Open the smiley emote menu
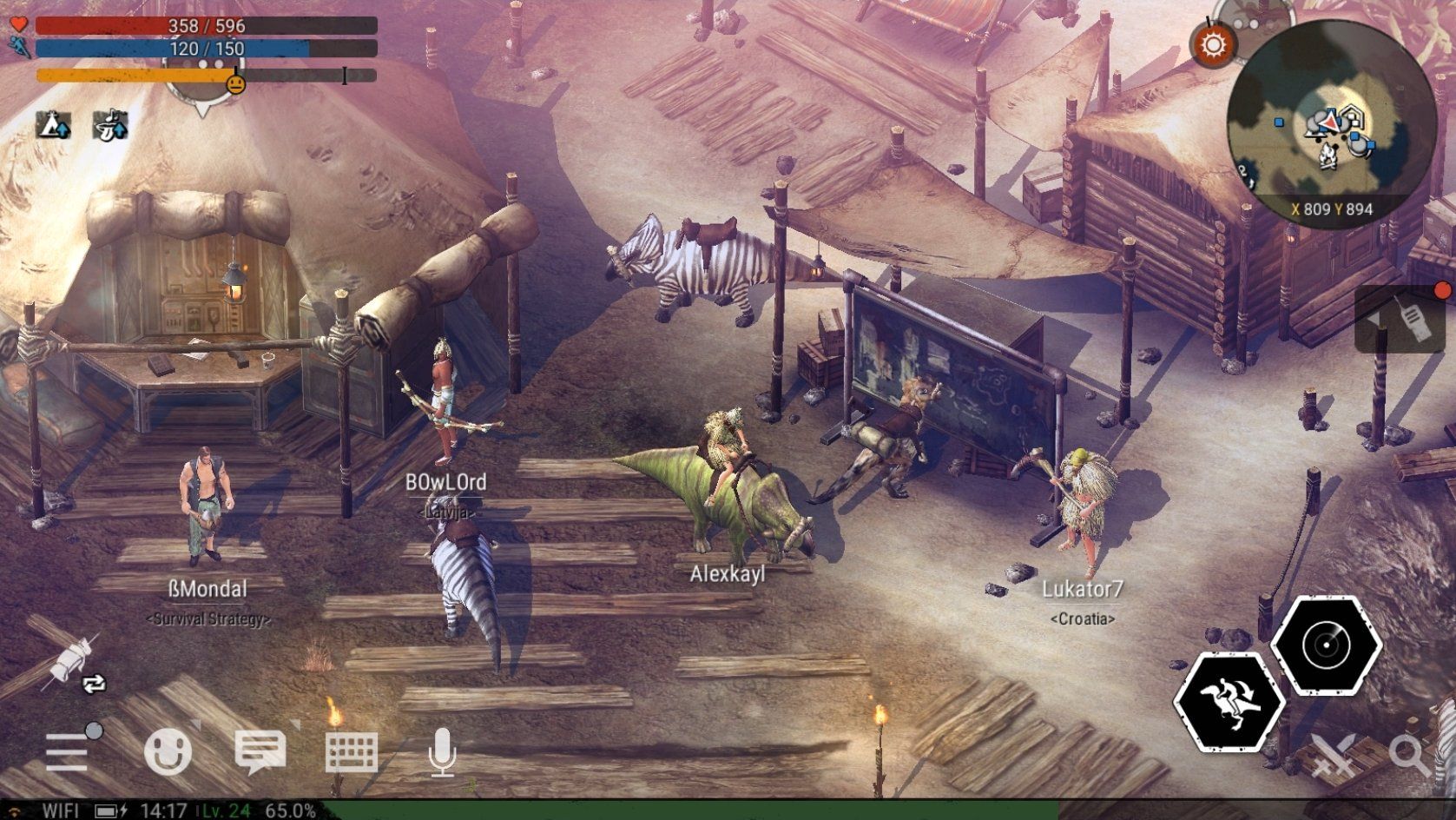 [168, 751]
